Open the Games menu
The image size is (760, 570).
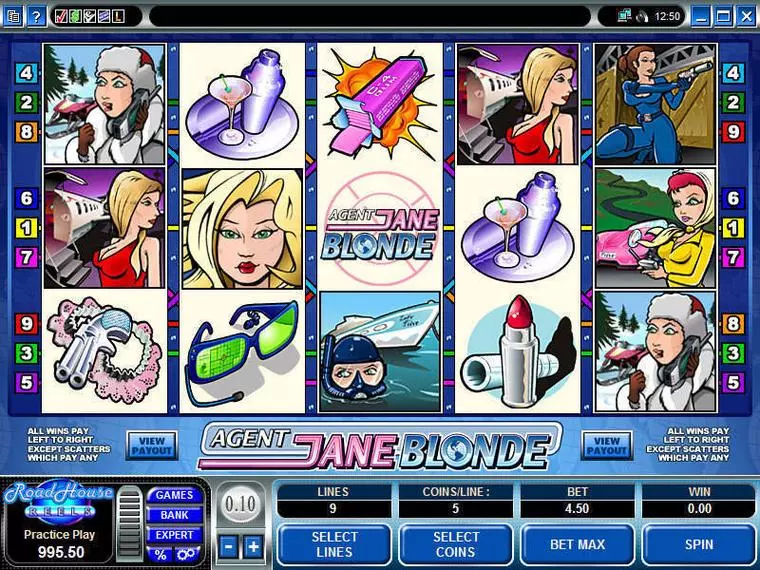tap(173, 495)
